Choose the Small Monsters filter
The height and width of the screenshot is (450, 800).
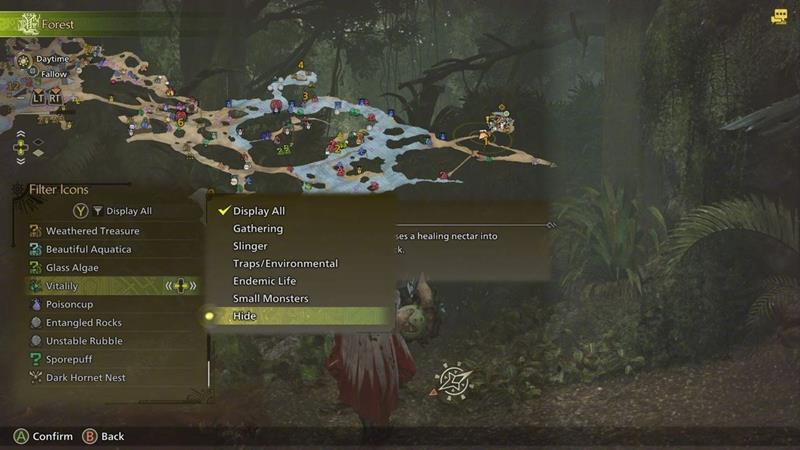(x=270, y=299)
